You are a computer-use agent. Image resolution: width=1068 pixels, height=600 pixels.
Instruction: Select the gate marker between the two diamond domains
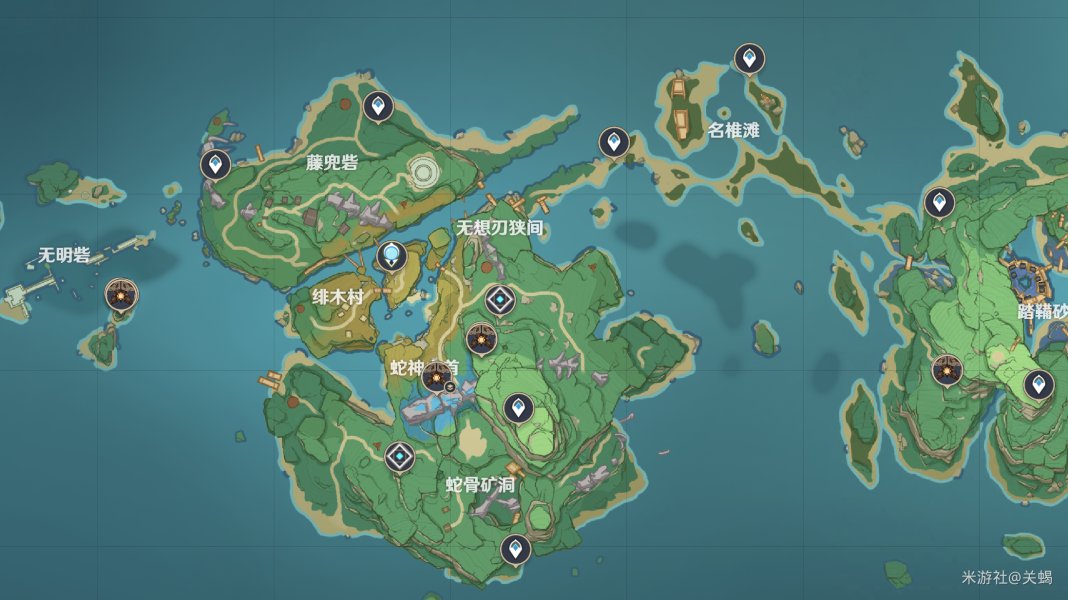pos(481,340)
